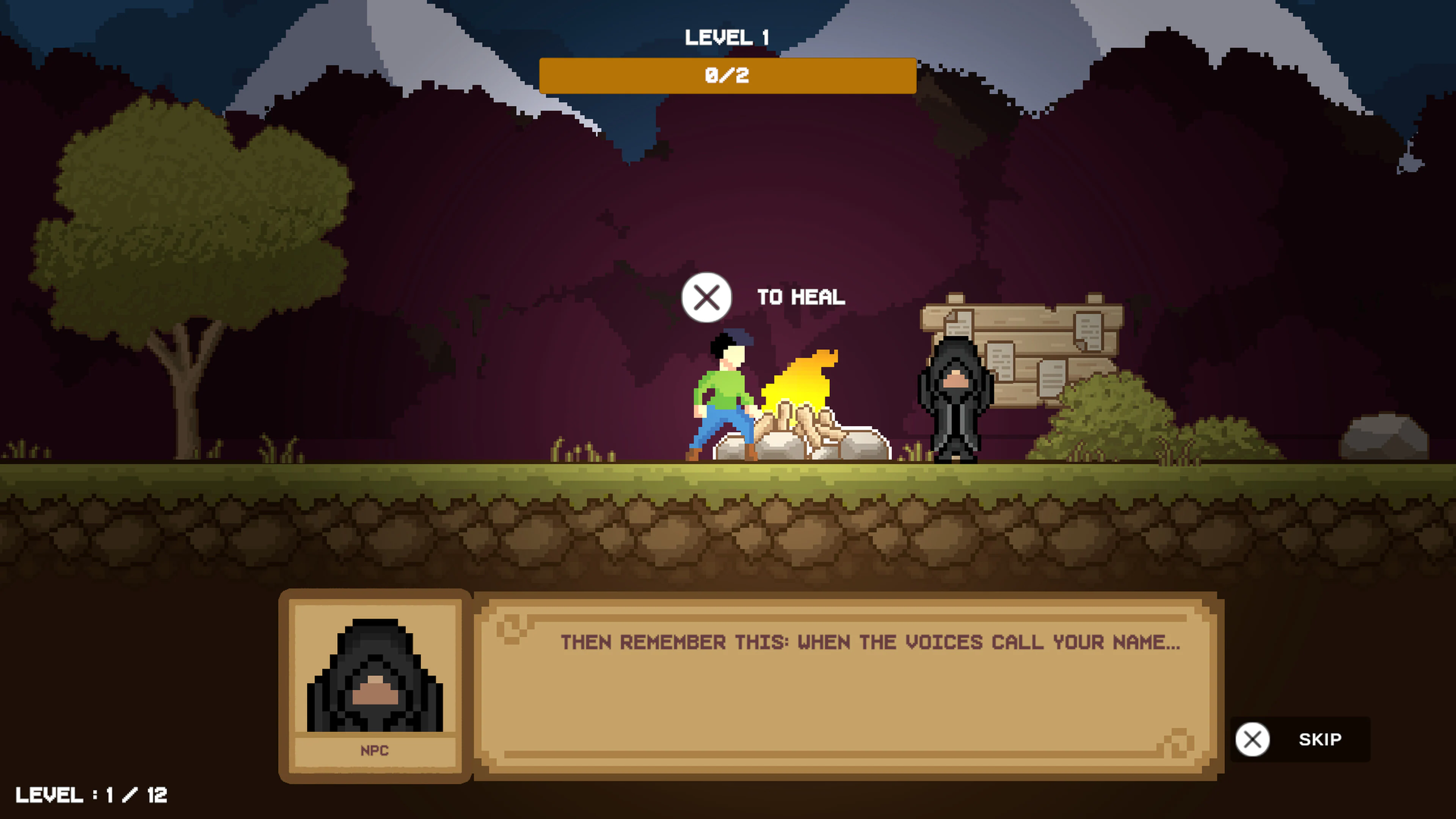Click the 0/2 progress bar
Image resolution: width=1456 pixels, height=819 pixels.
[x=728, y=75]
